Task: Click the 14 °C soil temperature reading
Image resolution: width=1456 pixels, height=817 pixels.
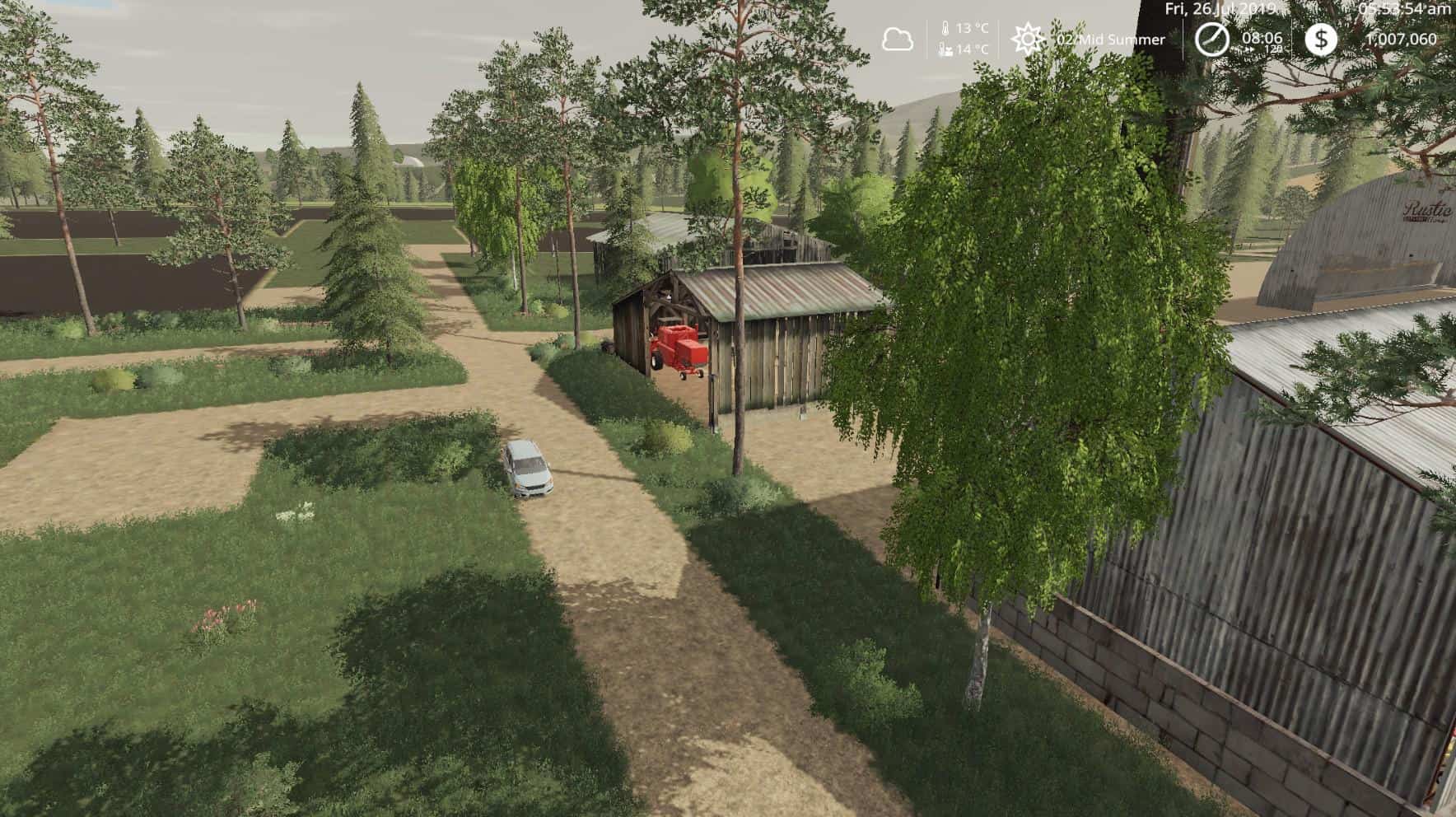Action: tap(973, 49)
